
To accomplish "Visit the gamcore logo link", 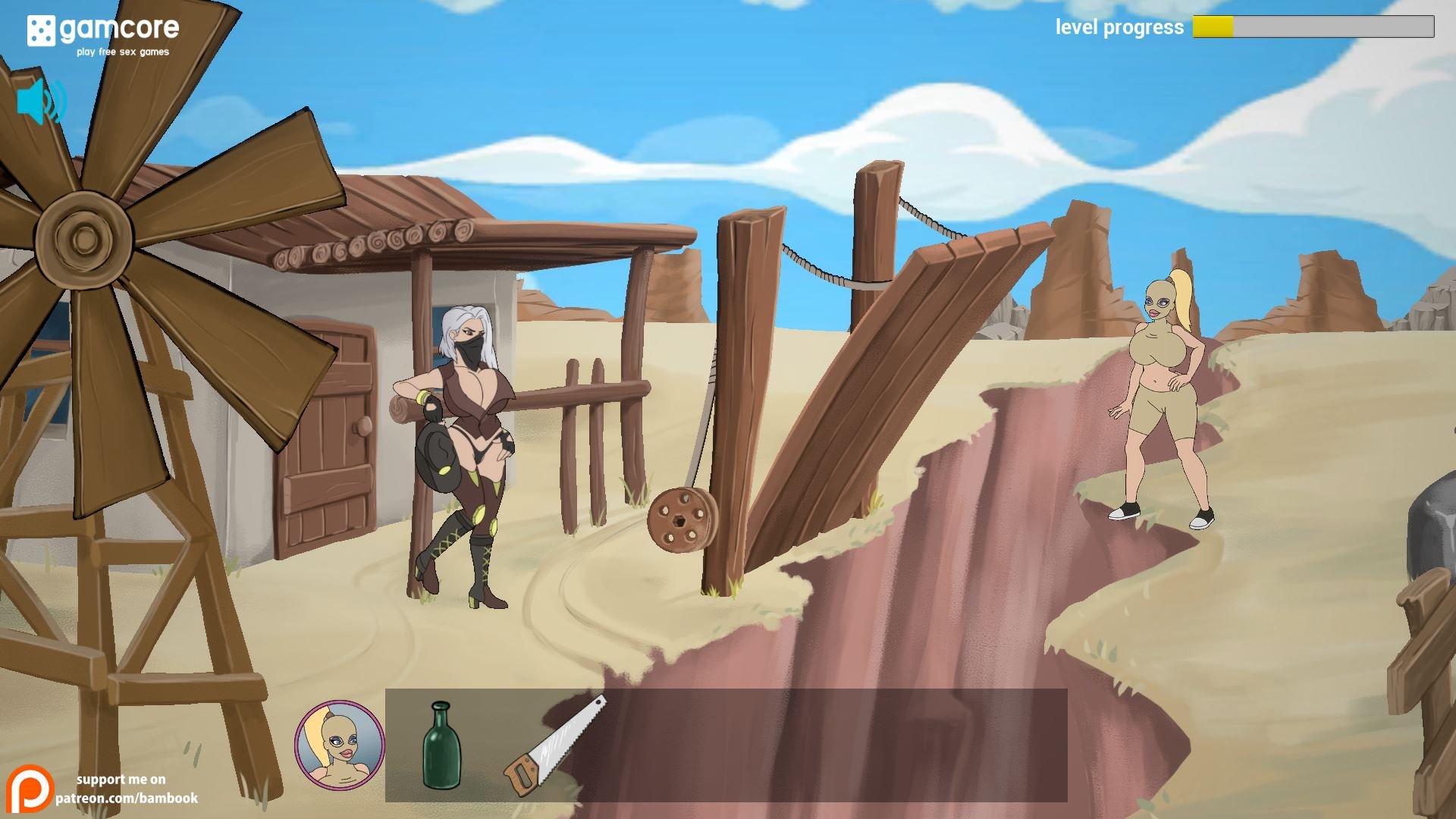I will [103, 33].
